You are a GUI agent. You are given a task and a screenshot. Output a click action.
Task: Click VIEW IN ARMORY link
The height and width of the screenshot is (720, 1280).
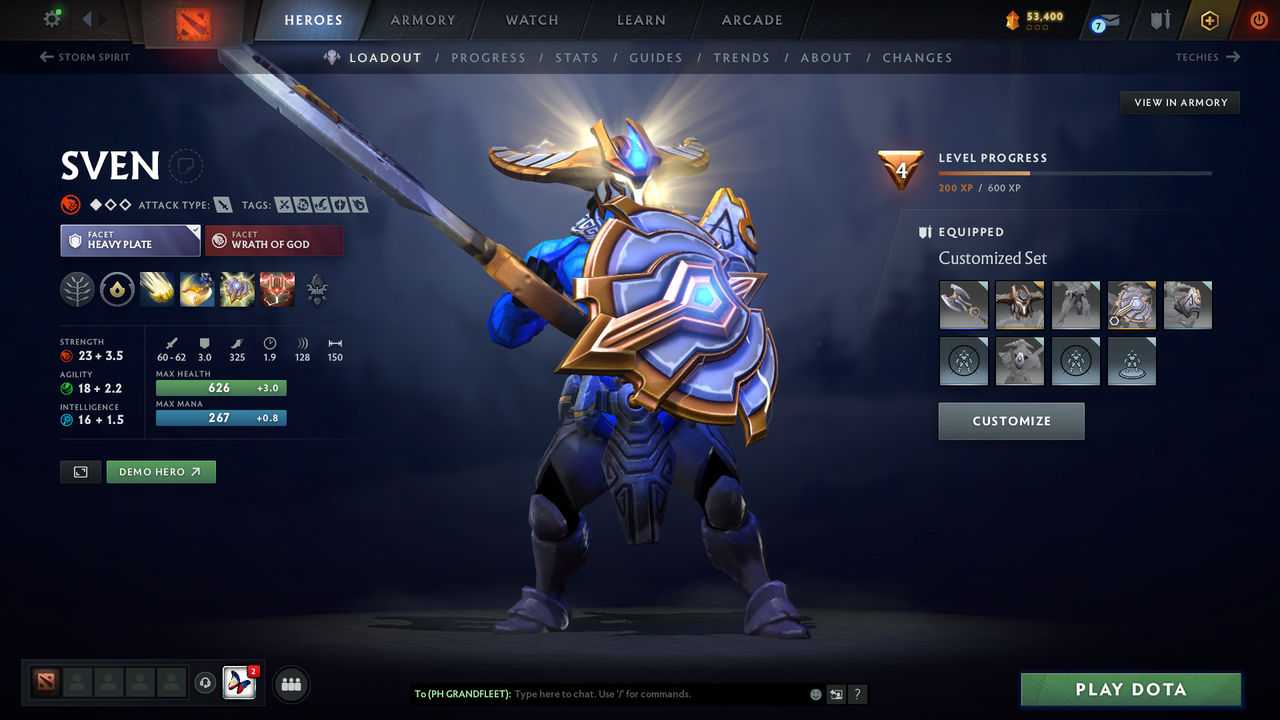click(1180, 102)
